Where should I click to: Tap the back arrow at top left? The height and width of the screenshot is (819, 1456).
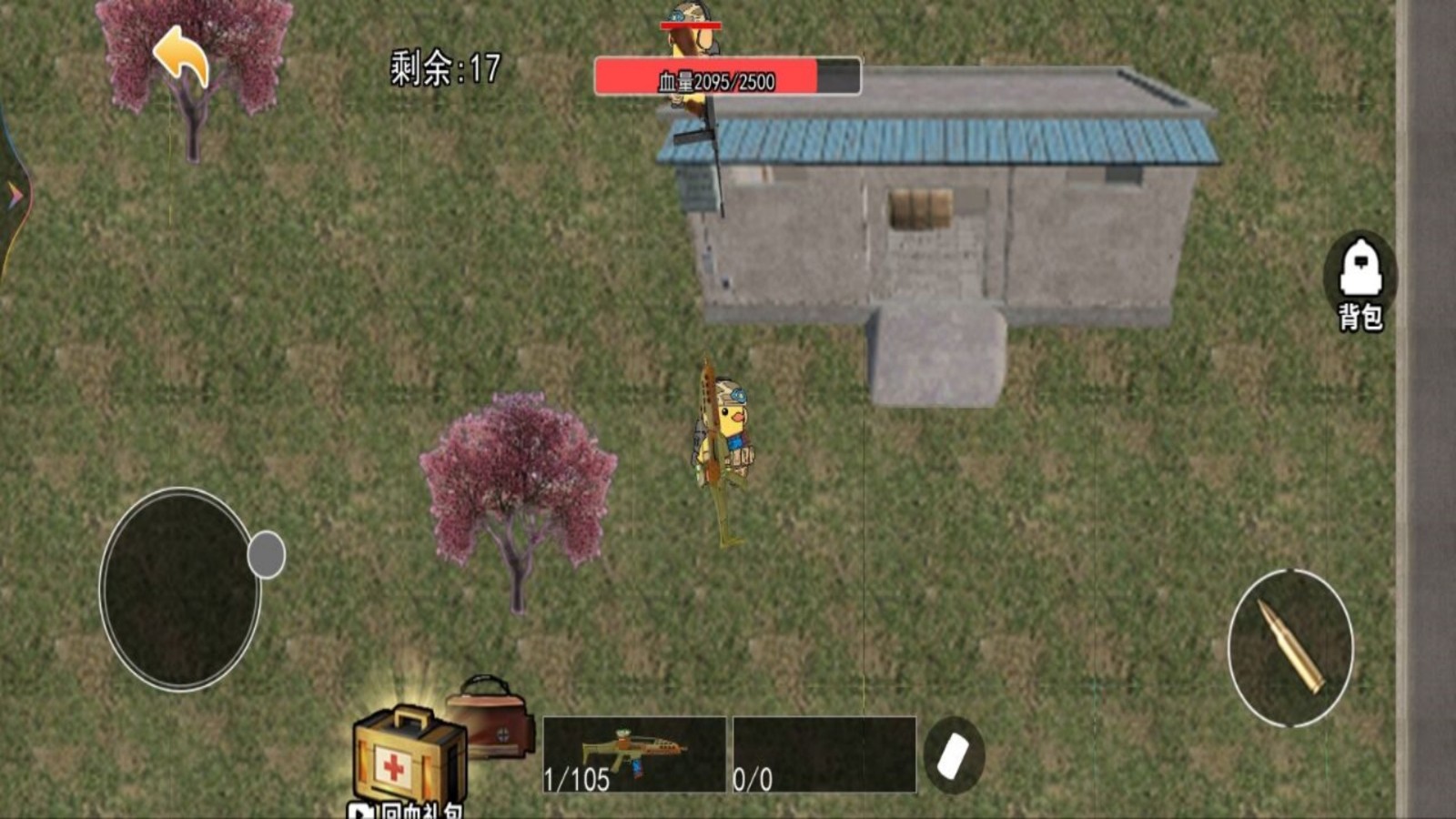click(x=180, y=56)
